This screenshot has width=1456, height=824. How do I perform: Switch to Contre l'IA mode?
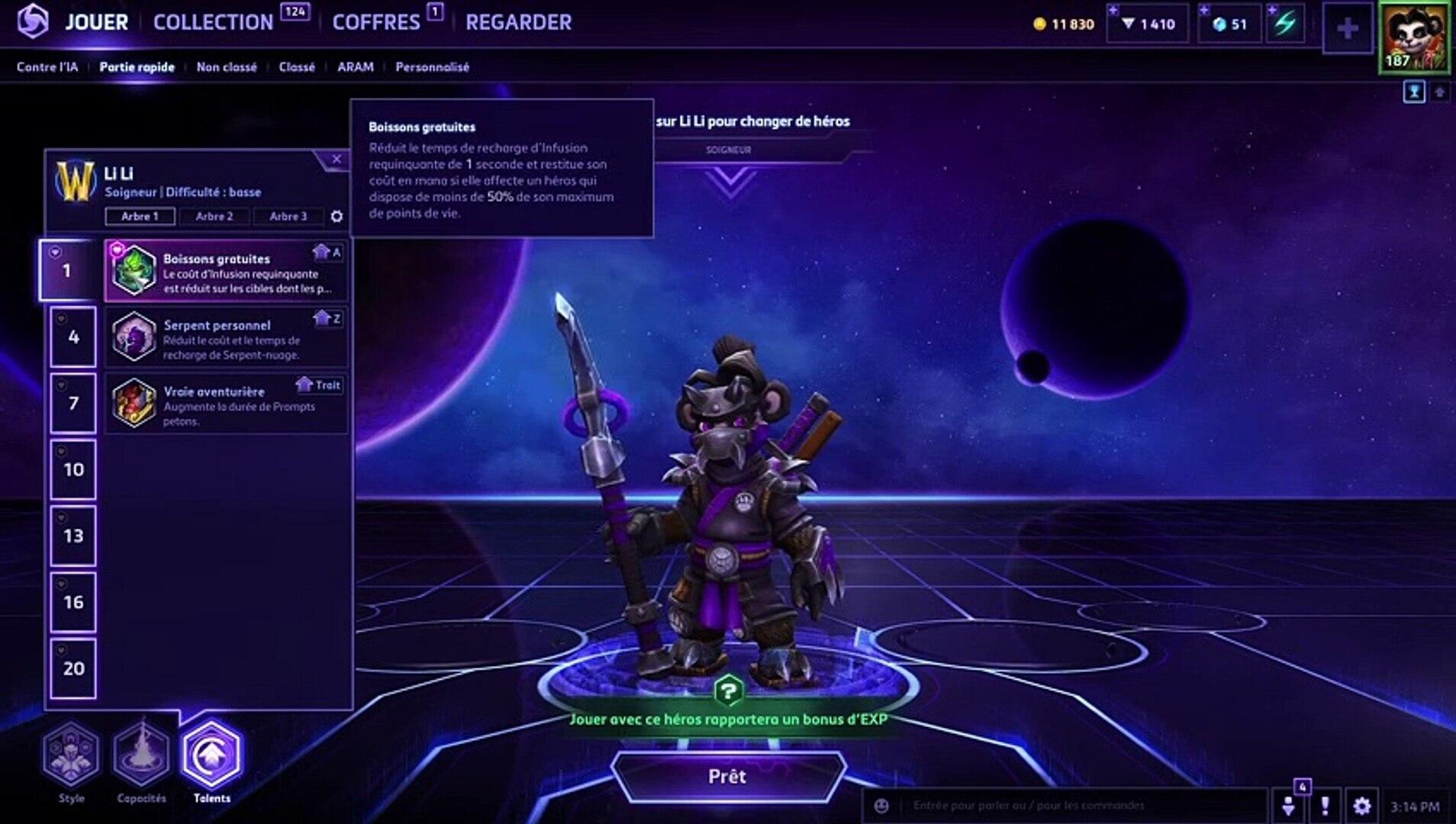(47, 67)
